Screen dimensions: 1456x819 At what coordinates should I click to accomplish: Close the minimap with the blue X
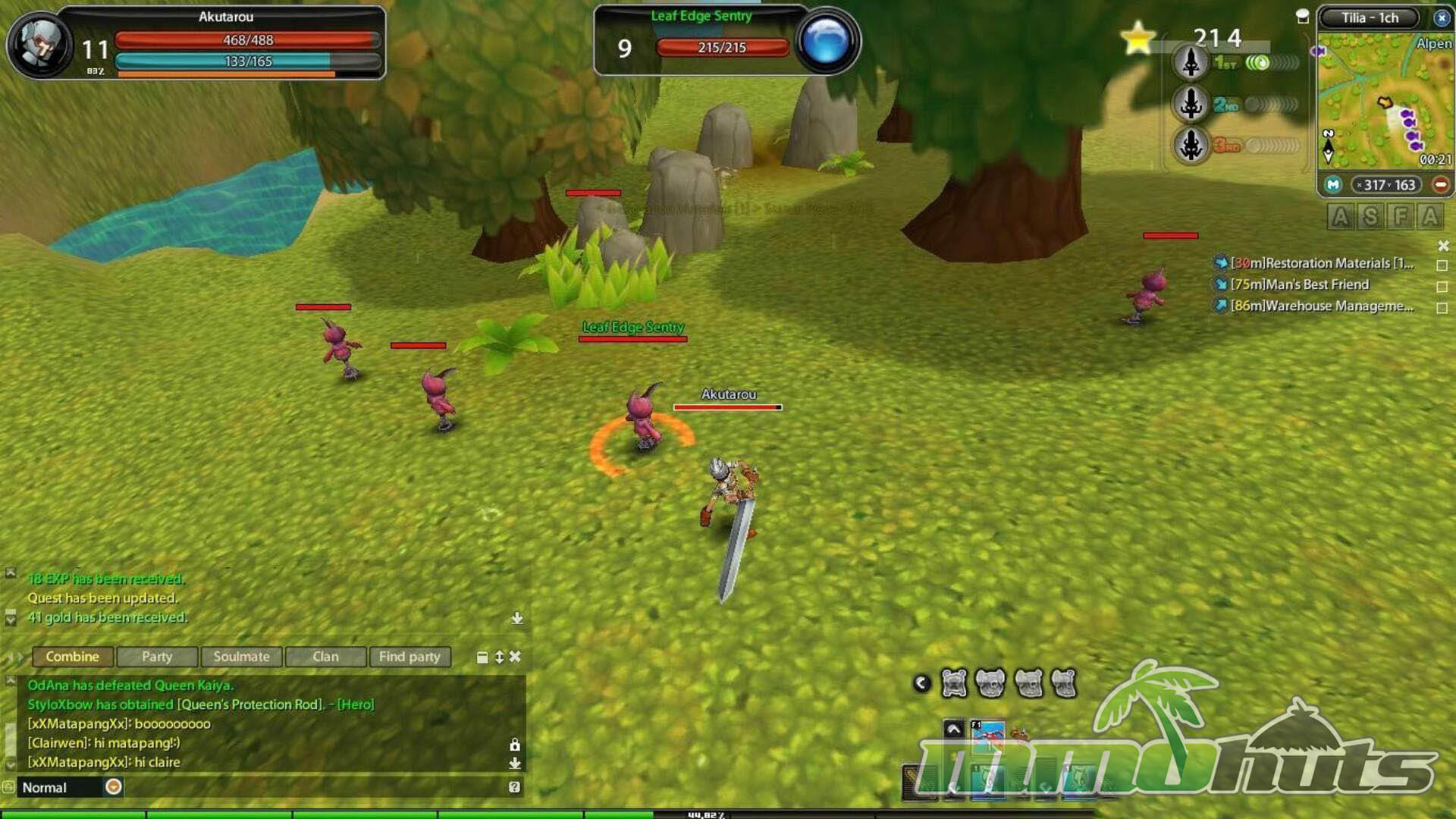pos(1442,17)
